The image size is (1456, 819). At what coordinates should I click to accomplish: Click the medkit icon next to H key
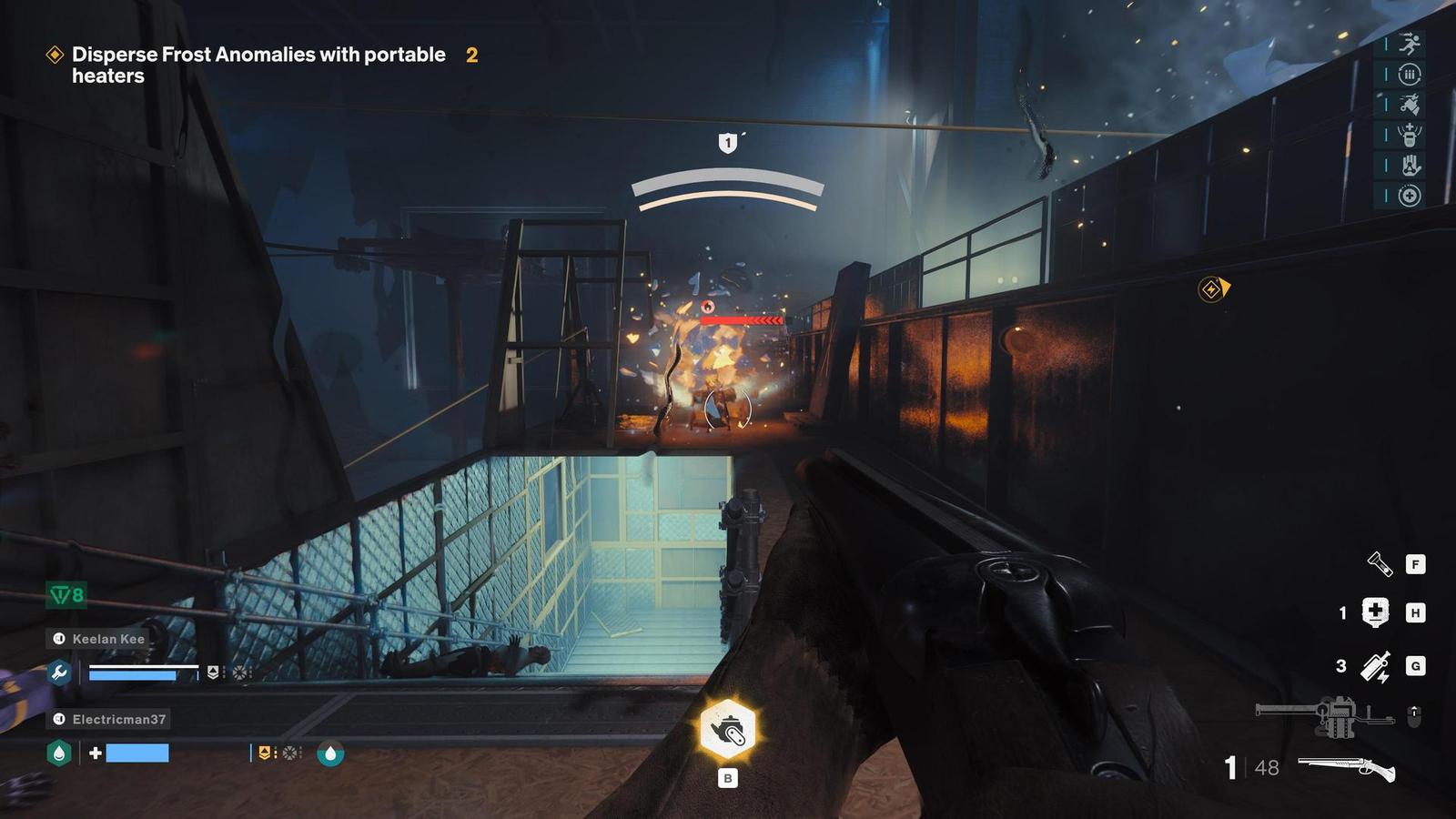click(x=1375, y=612)
